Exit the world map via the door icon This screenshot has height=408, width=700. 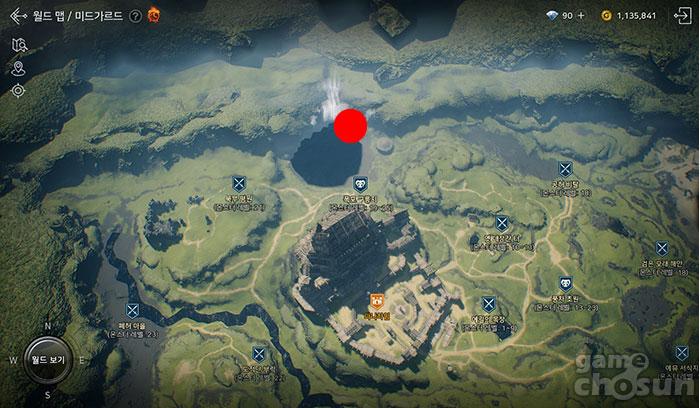[683, 15]
